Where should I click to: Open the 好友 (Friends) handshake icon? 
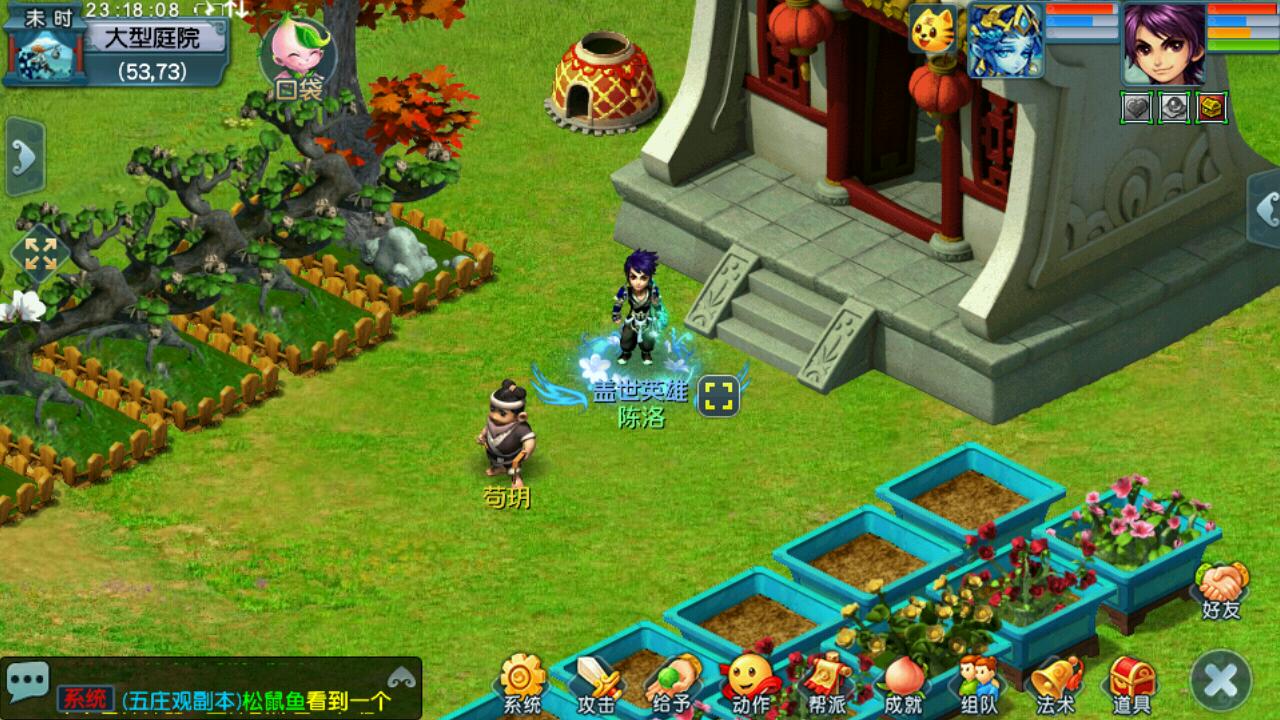coord(1223,590)
